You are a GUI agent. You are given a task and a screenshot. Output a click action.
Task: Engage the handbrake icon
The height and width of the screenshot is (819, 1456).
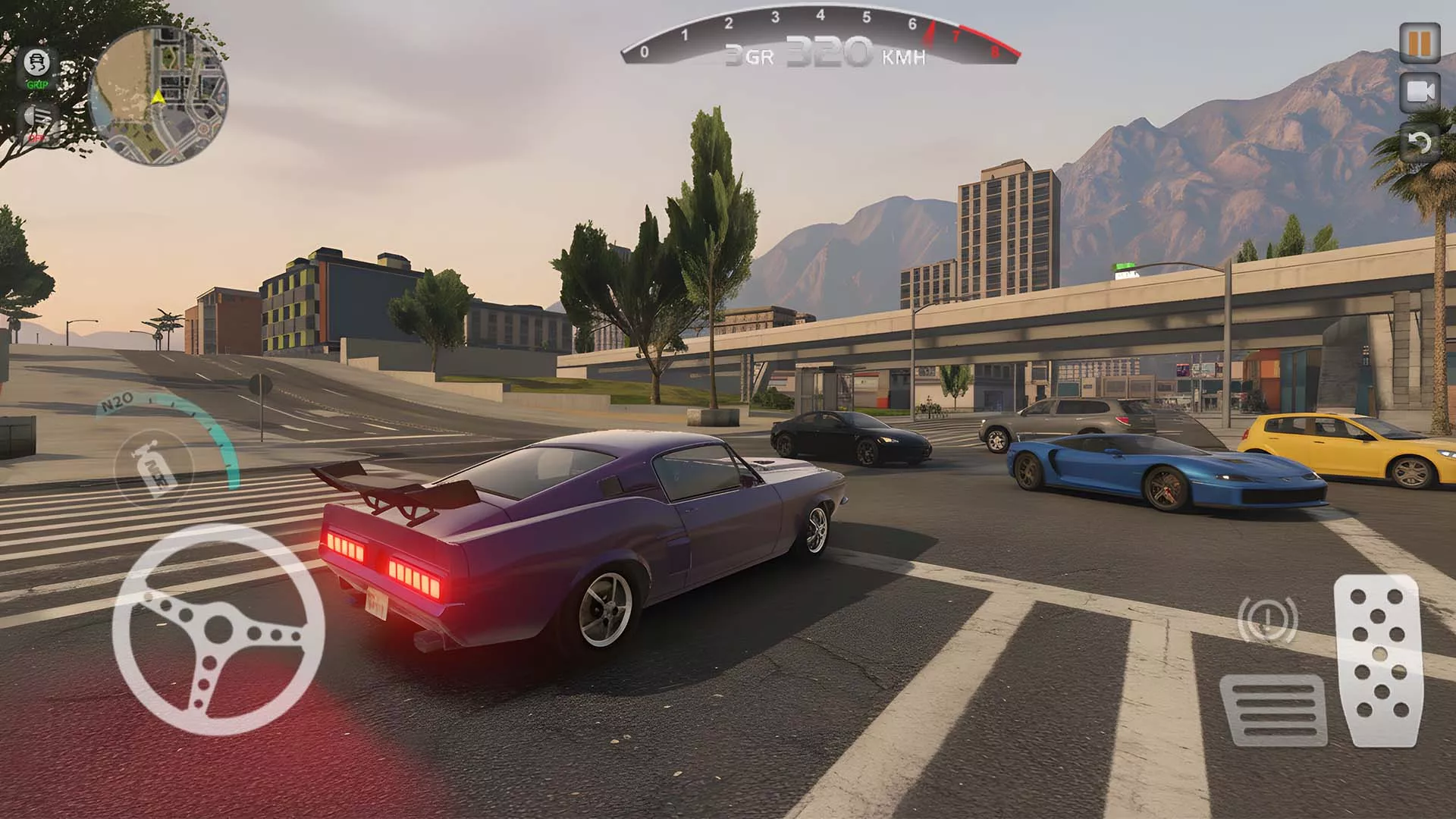1266,620
